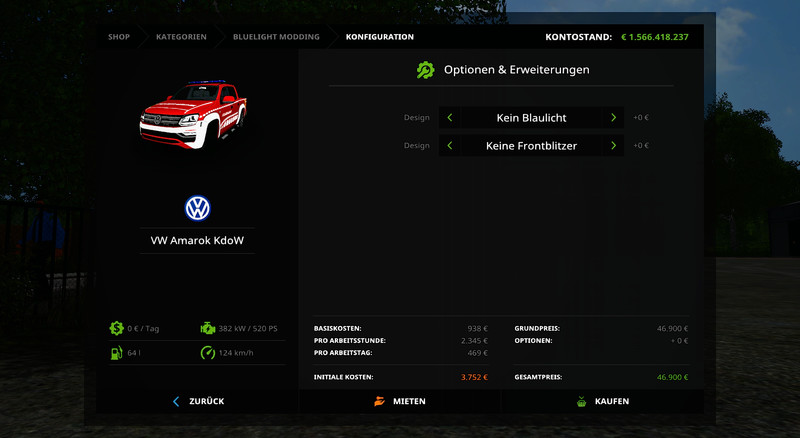Screen dimensions: 800x438
Task: Select next option after Kein Blaulicht
Action: pos(613,118)
